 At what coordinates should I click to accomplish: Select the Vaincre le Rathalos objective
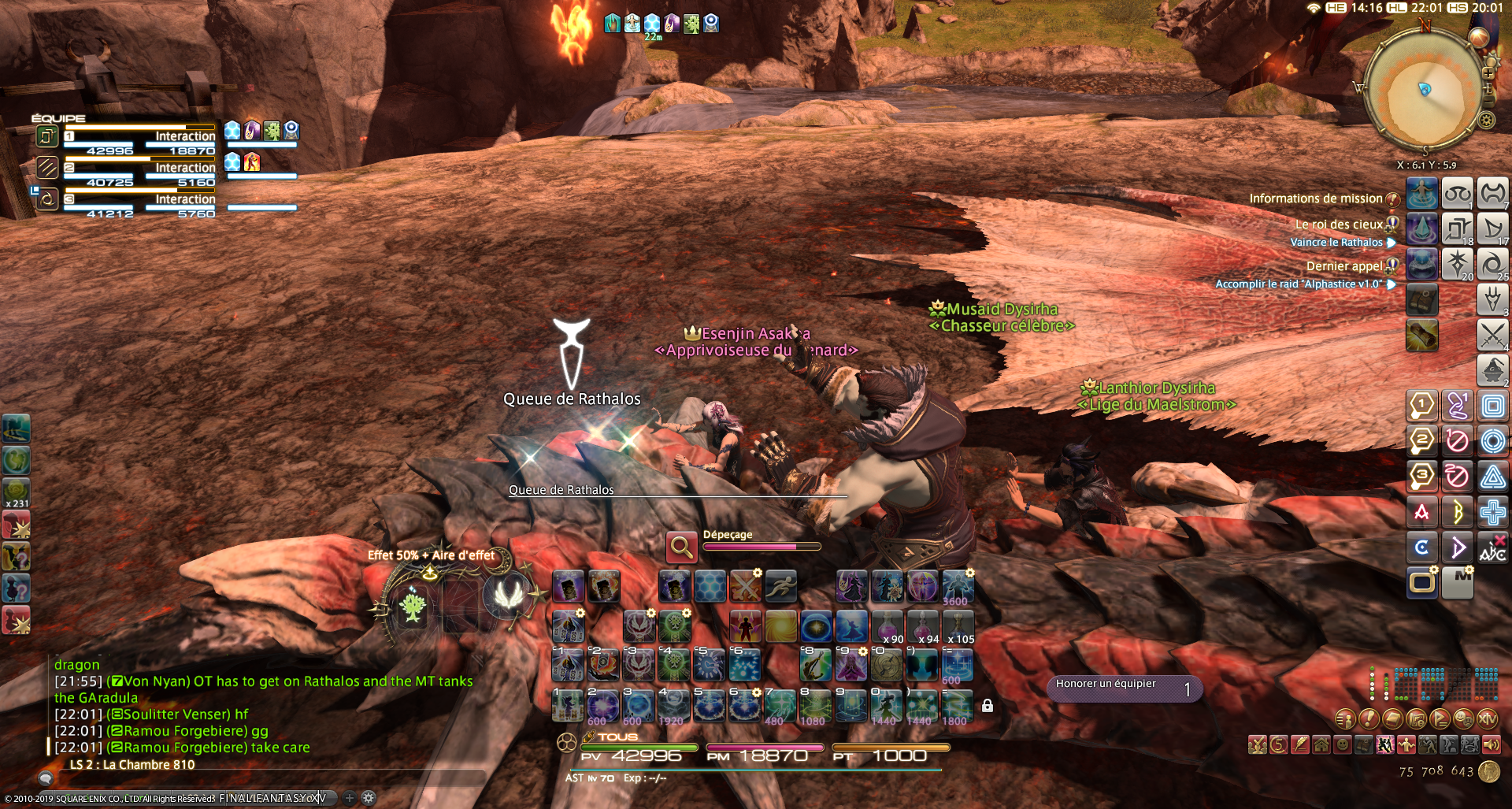point(1336,243)
